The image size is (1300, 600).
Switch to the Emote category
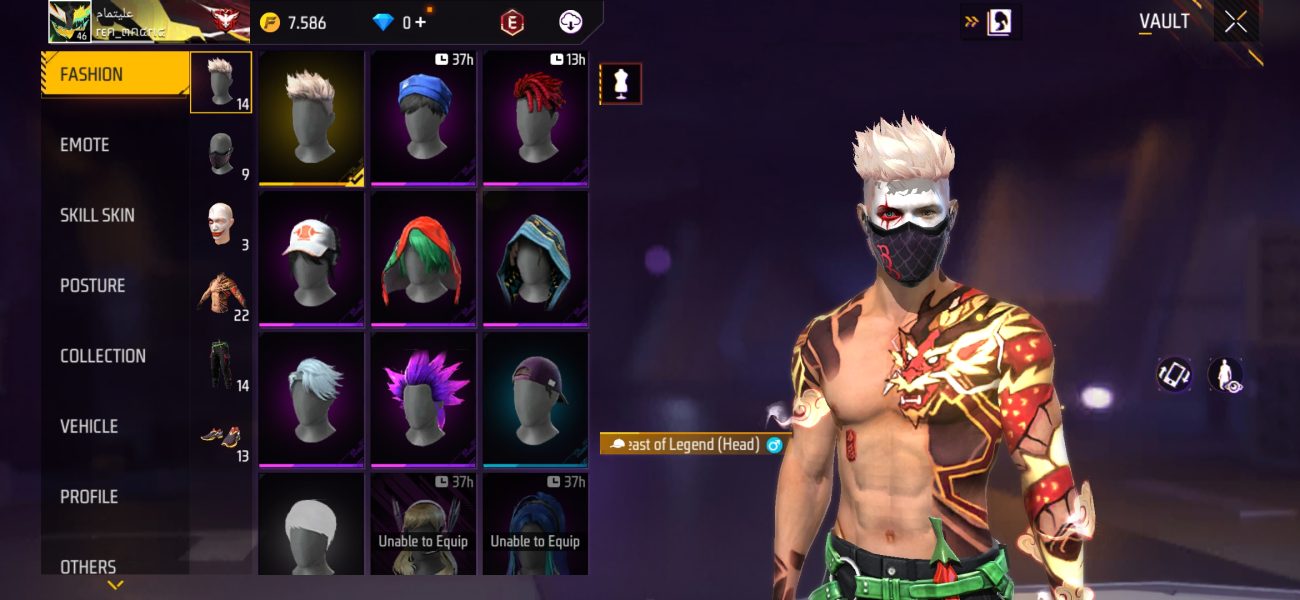(85, 145)
